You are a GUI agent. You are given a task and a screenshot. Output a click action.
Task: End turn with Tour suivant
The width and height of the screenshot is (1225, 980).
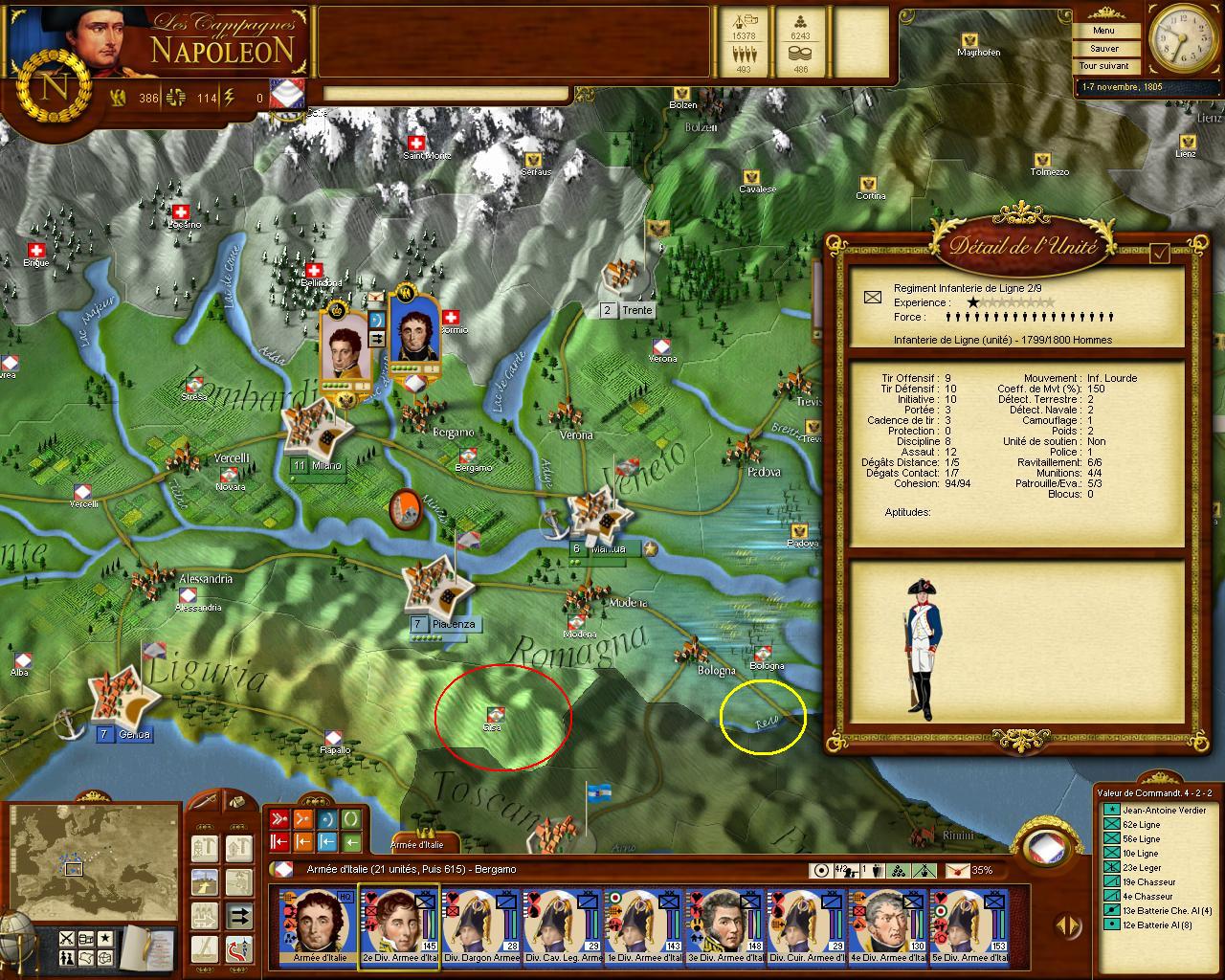pos(1103,66)
